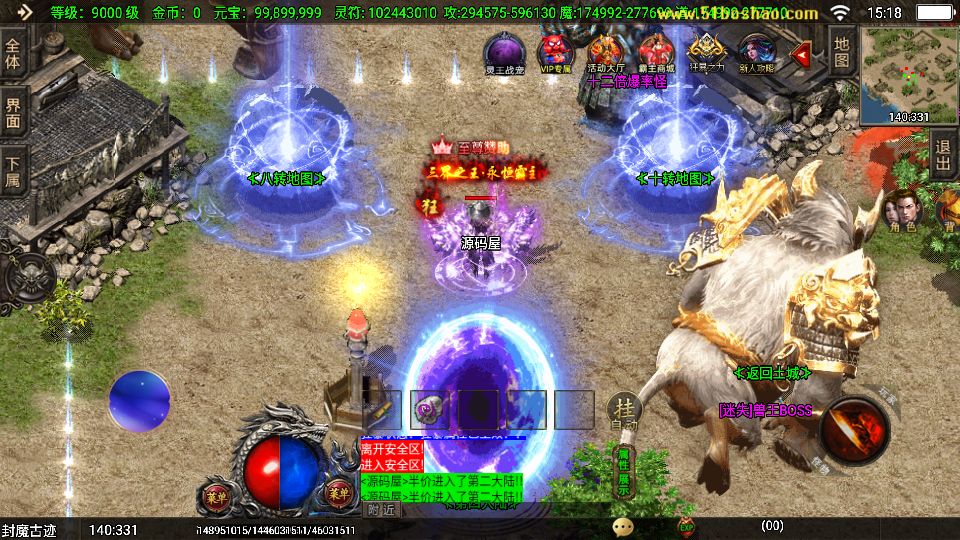Open the 新人攻略 newbie guide
The width and height of the screenshot is (960, 540).
(x=756, y=52)
